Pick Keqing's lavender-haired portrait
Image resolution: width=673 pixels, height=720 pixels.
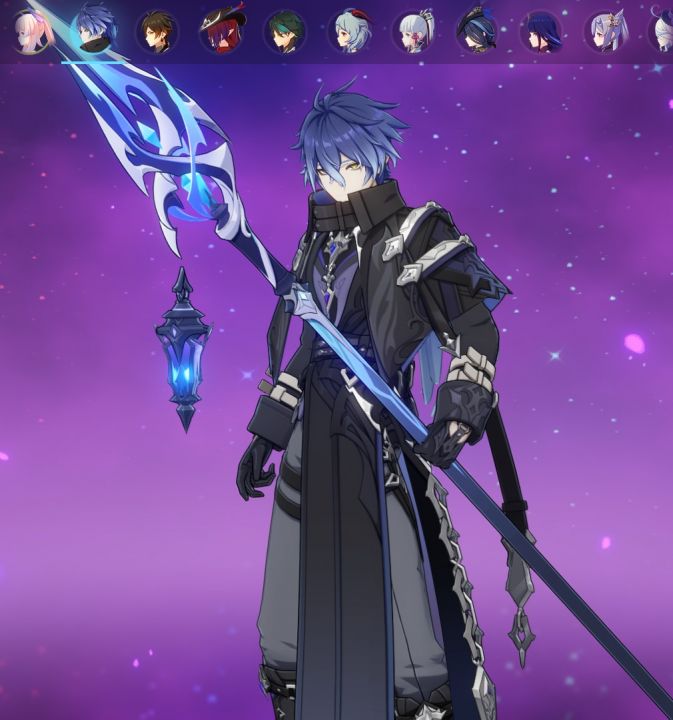click(605, 31)
